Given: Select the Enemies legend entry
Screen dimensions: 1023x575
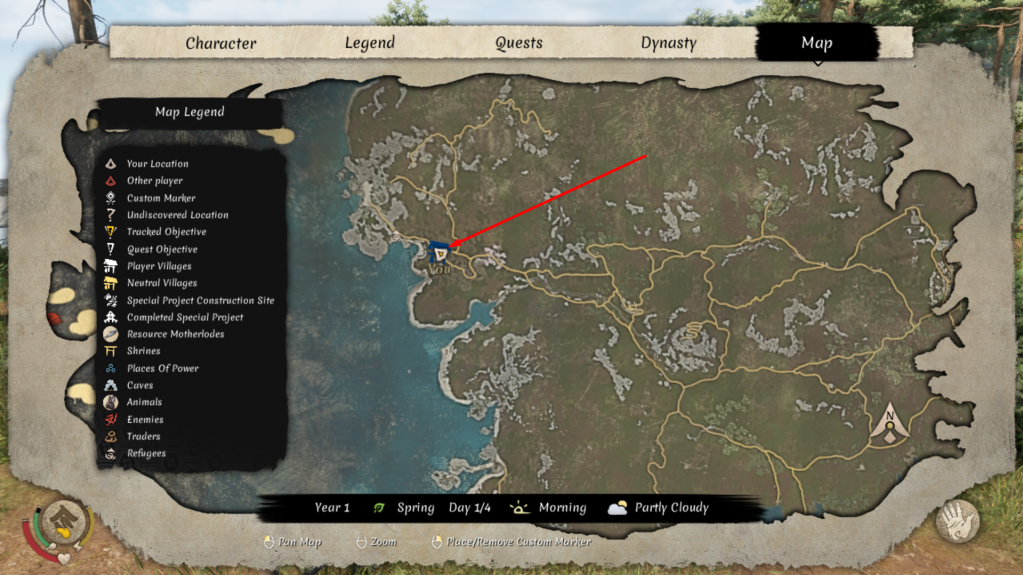Looking at the screenshot, I should pos(144,419).
